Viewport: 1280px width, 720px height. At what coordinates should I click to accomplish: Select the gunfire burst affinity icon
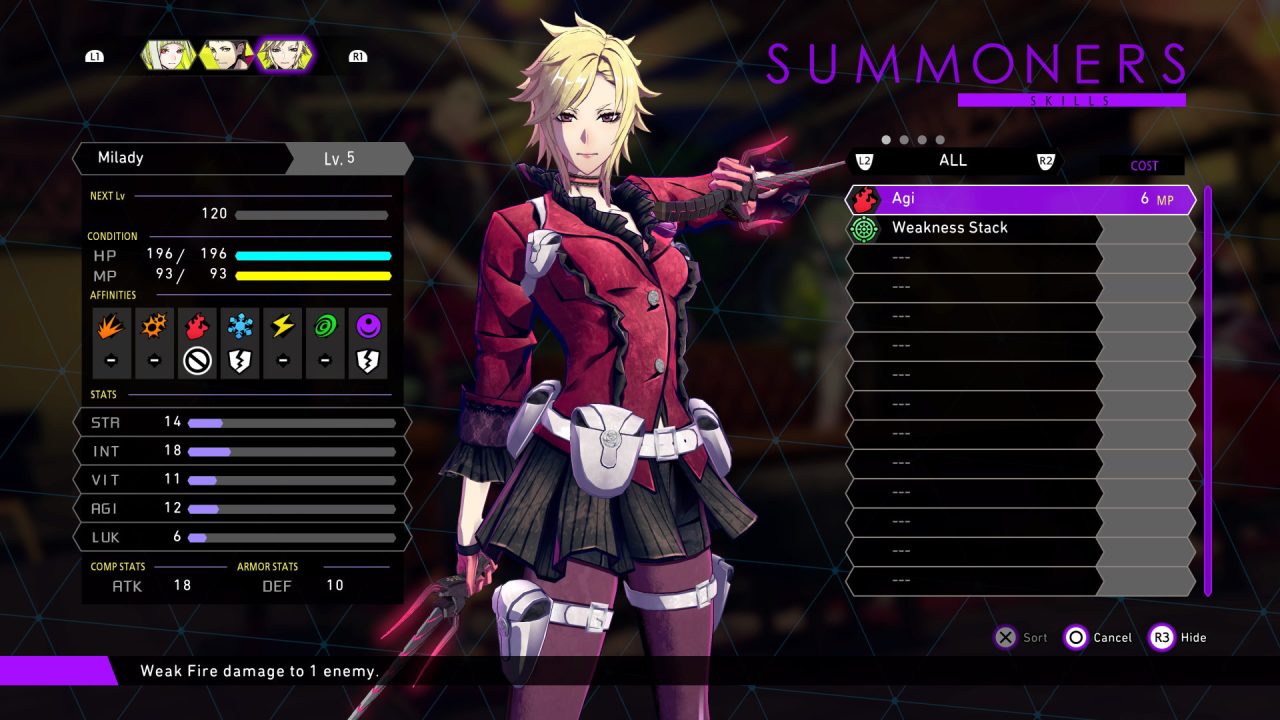154,326
